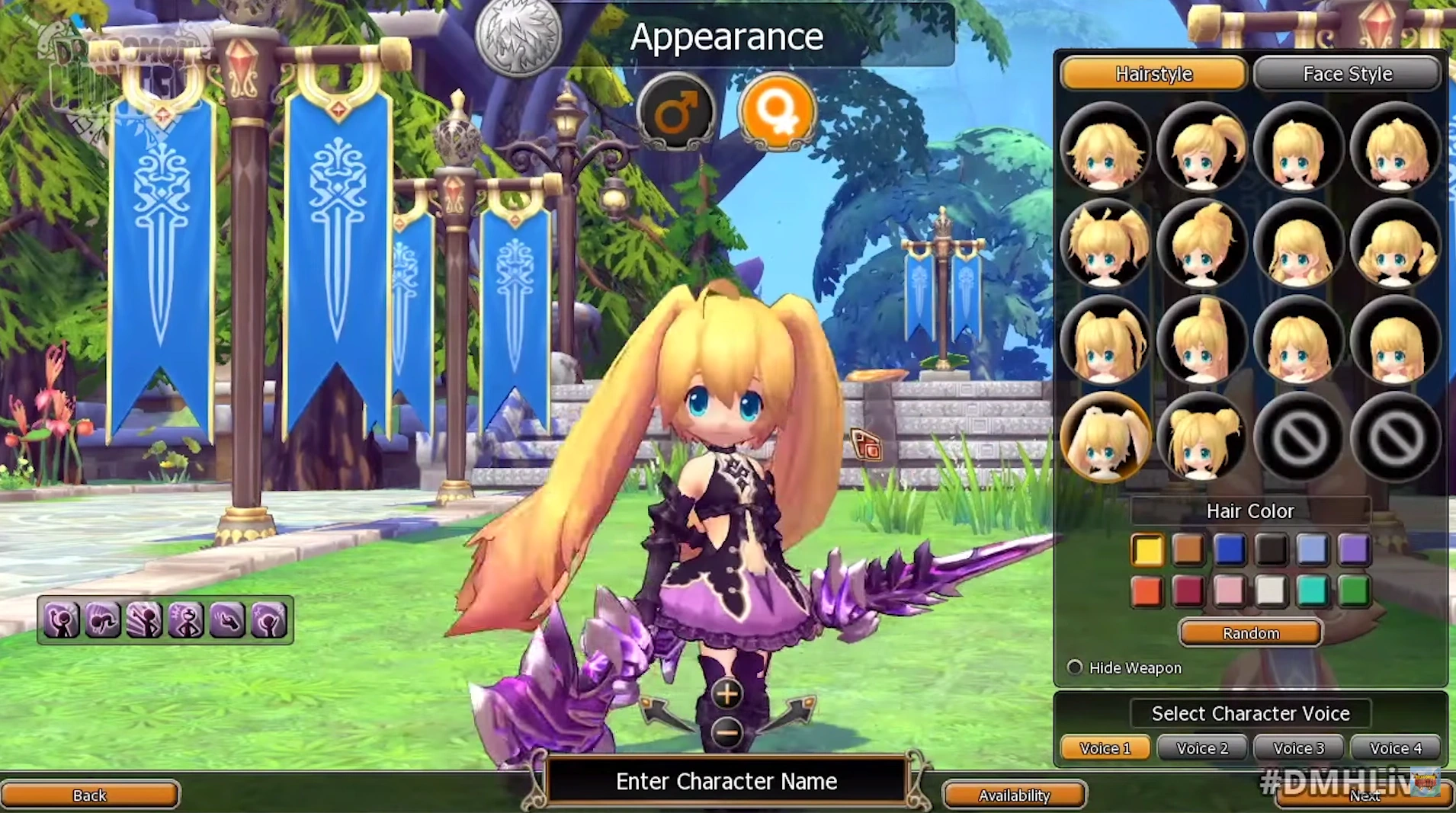Toggle the Hide Weapon option
1456x813 pixels.
click(x=1075, y=667)
